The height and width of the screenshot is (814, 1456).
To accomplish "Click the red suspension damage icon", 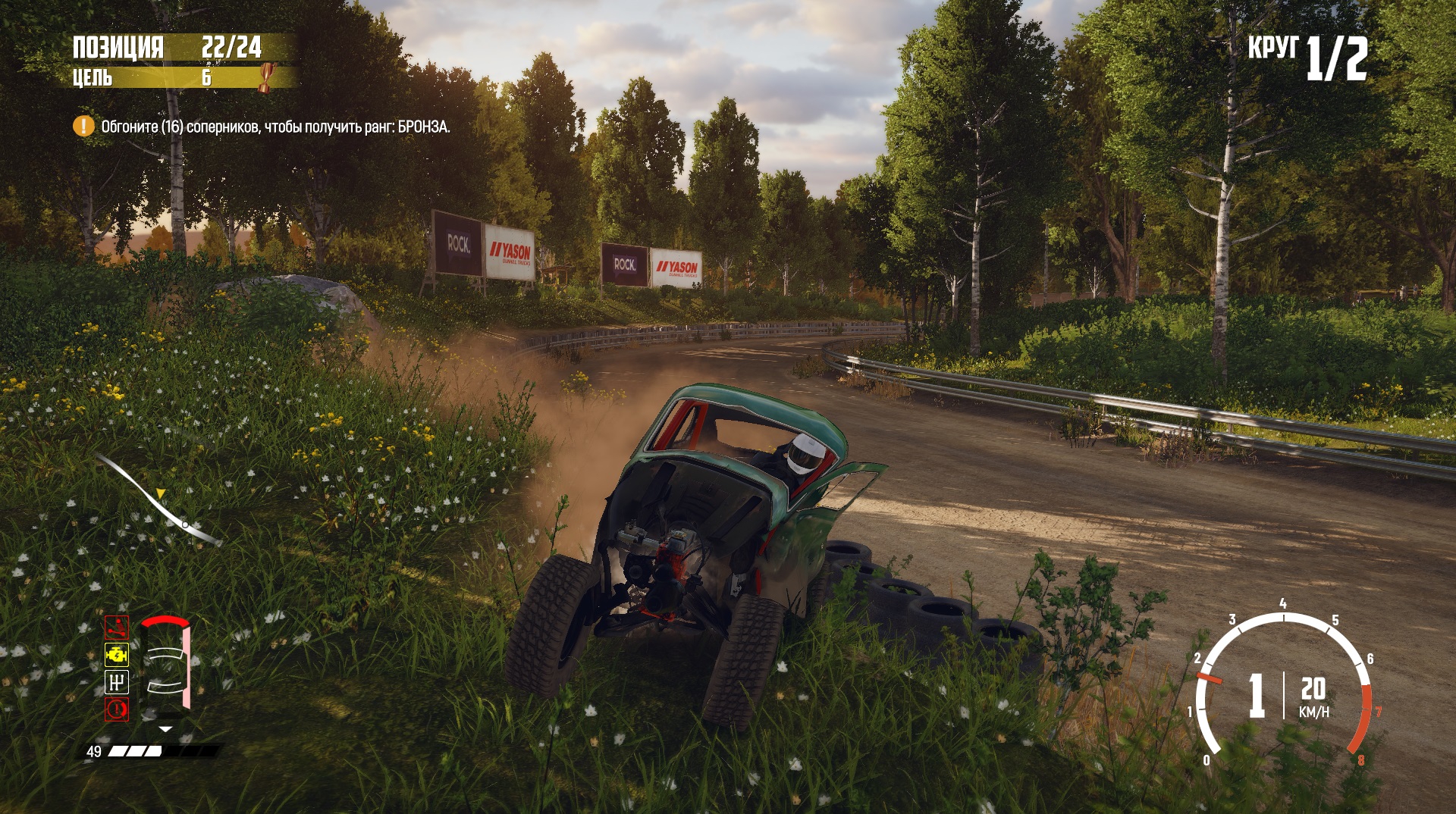I will click(117, 628).
